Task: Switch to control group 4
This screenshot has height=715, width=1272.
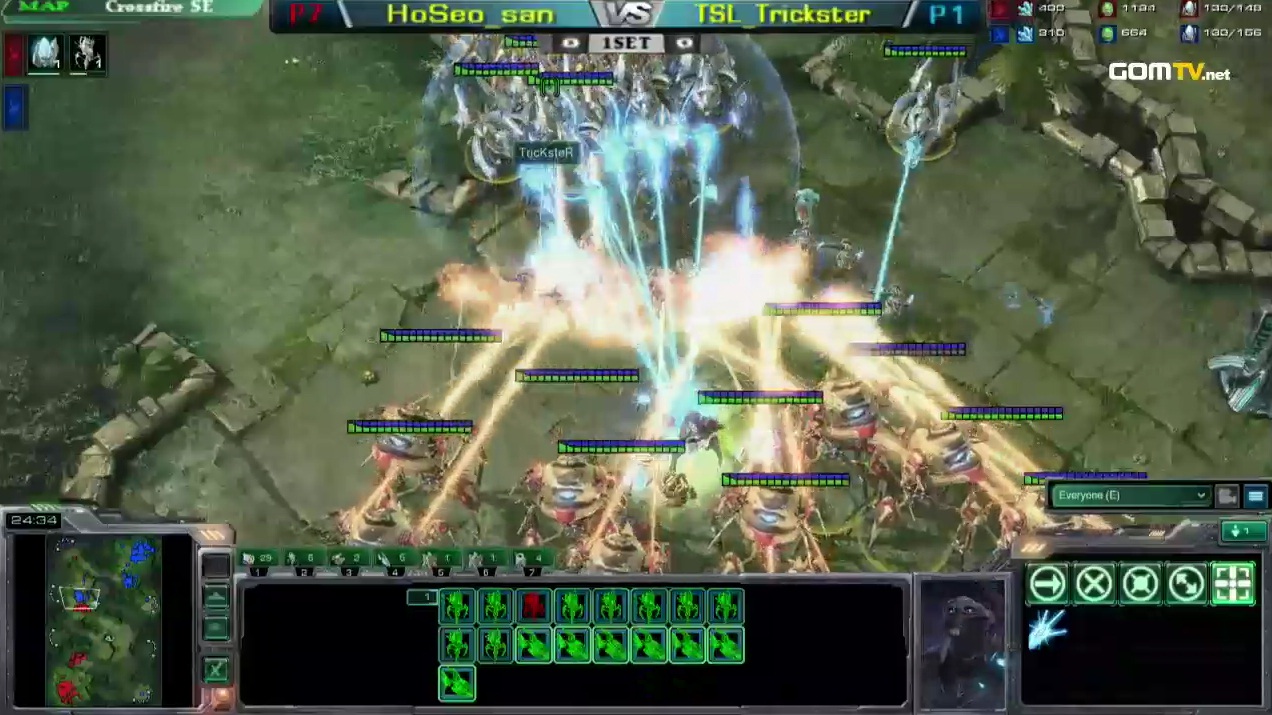Action: pos(396,560)
